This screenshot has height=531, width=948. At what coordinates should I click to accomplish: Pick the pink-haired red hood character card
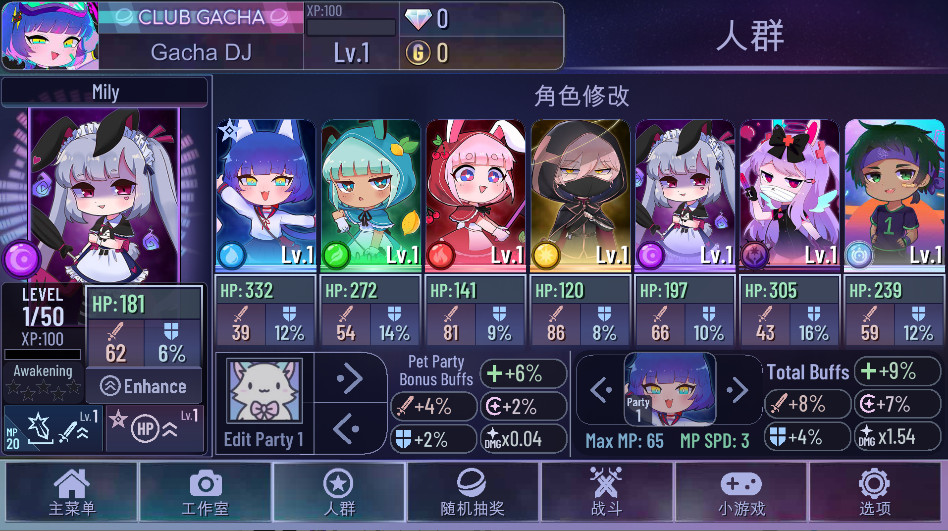point(475,195)
